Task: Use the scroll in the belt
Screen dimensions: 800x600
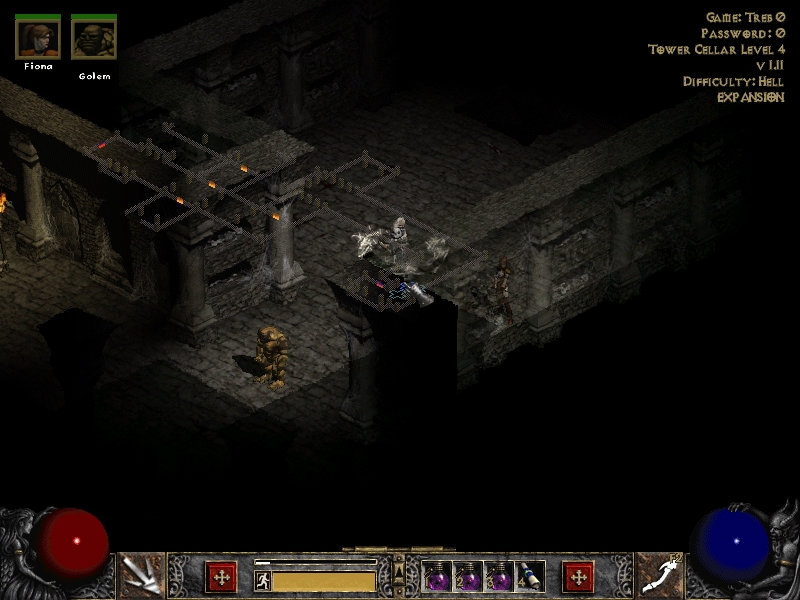Action: pyautogui.click(x=531, y=577)
